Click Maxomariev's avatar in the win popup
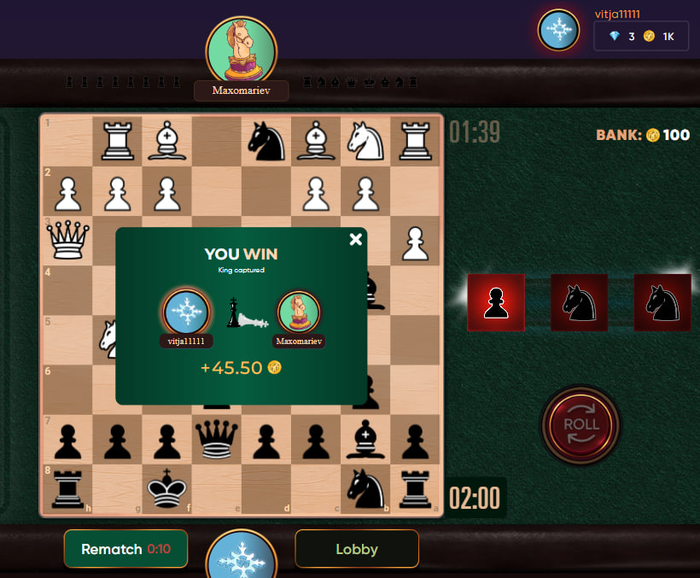Viewport: 700px width, 578px height. 299,313
